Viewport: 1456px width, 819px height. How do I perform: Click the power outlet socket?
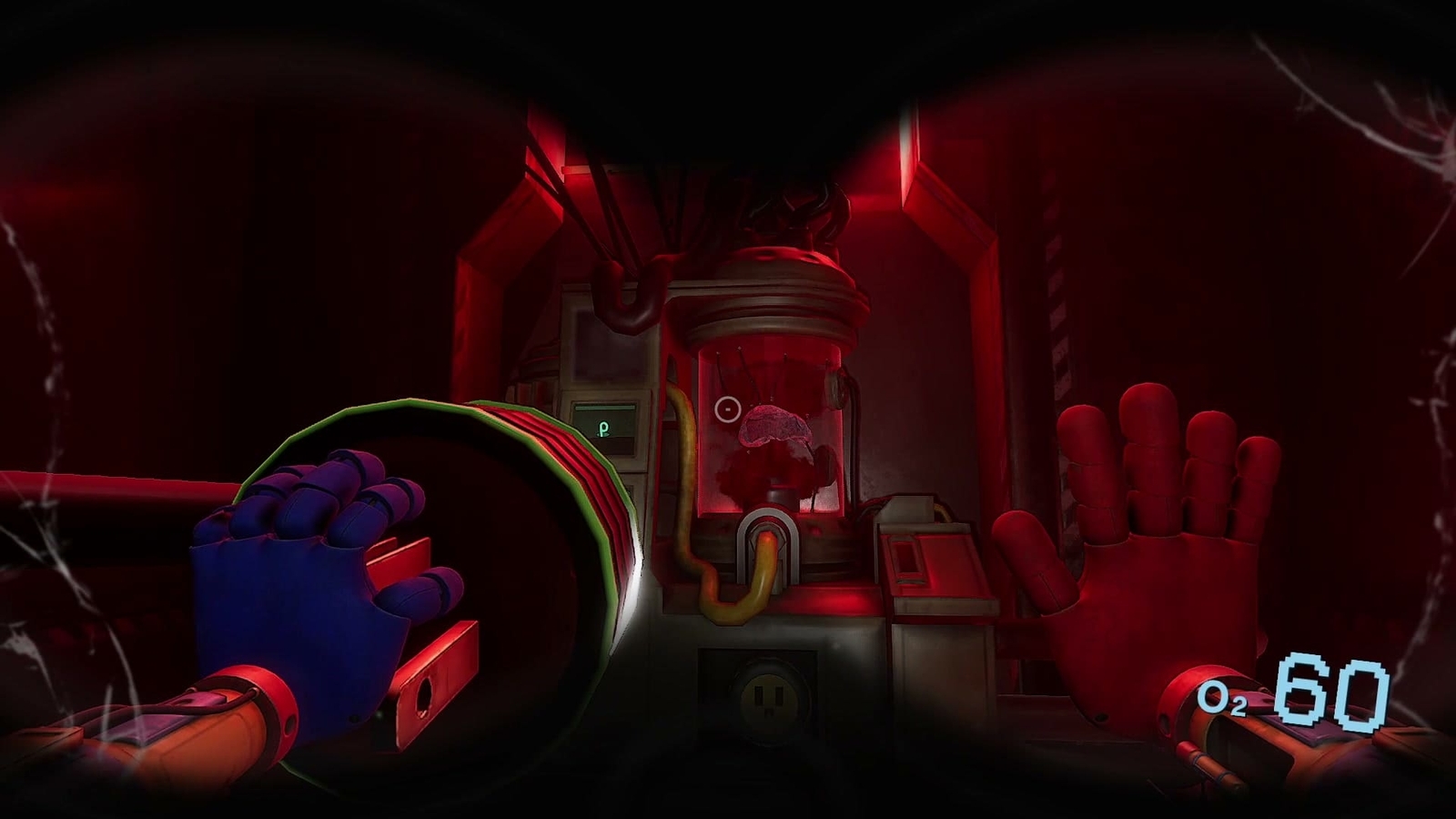click(x=767, y=697)
